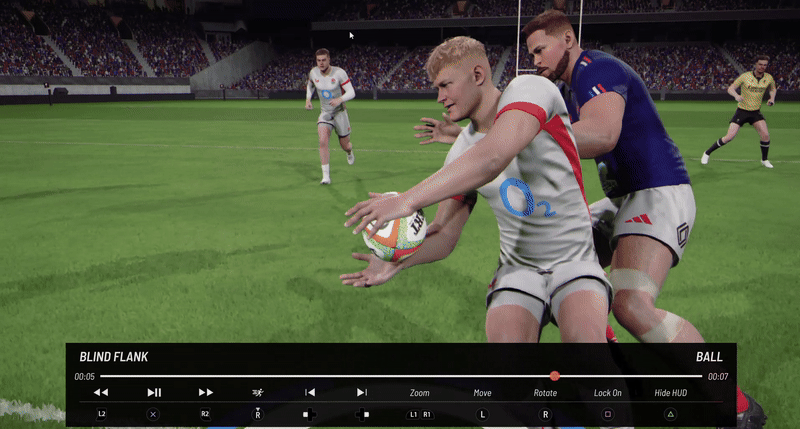Hide the replay HUD

click(x=671, y=393)
